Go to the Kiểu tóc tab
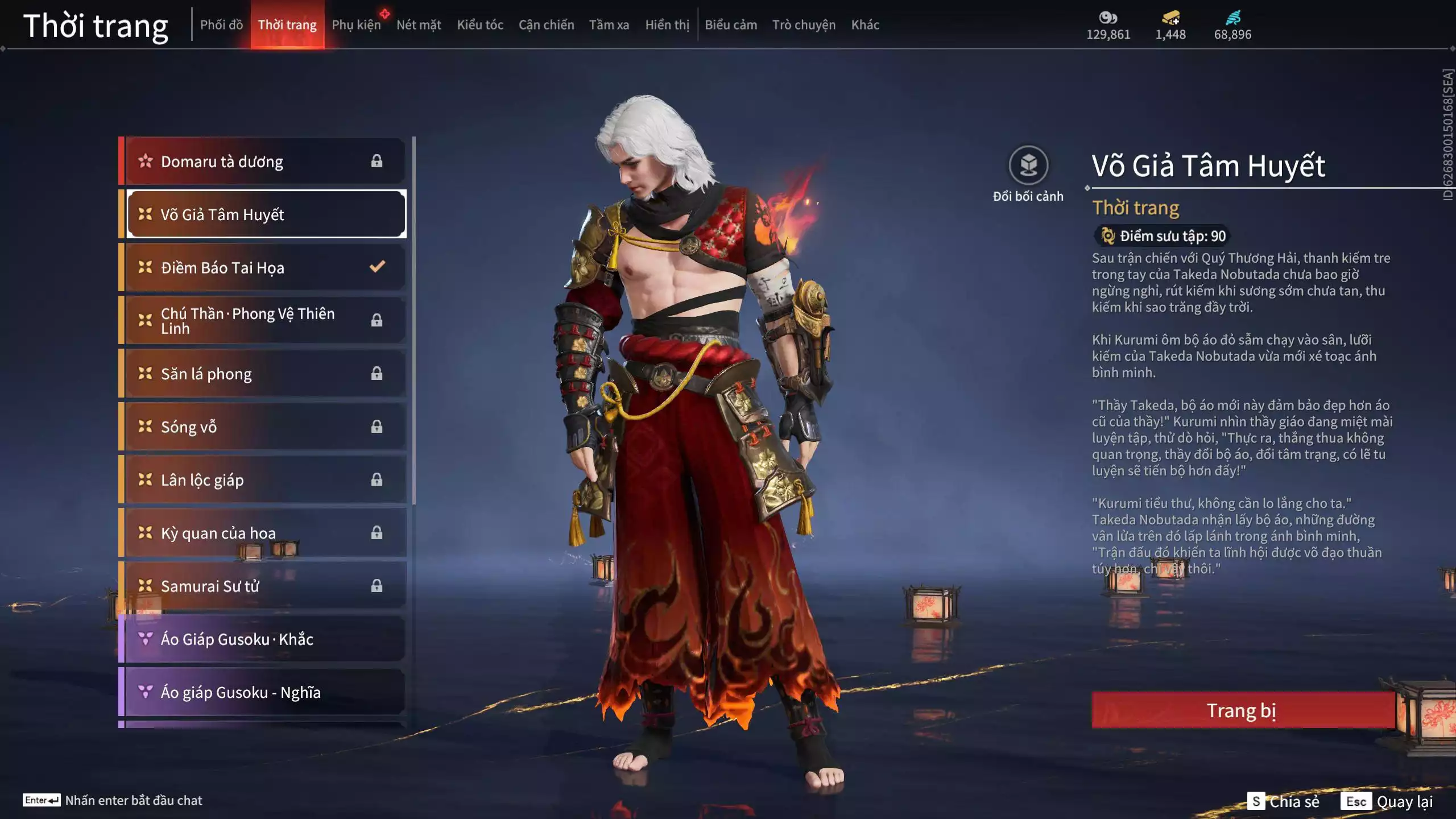This screenshot has width=1456, height=819. click(480, 25)
